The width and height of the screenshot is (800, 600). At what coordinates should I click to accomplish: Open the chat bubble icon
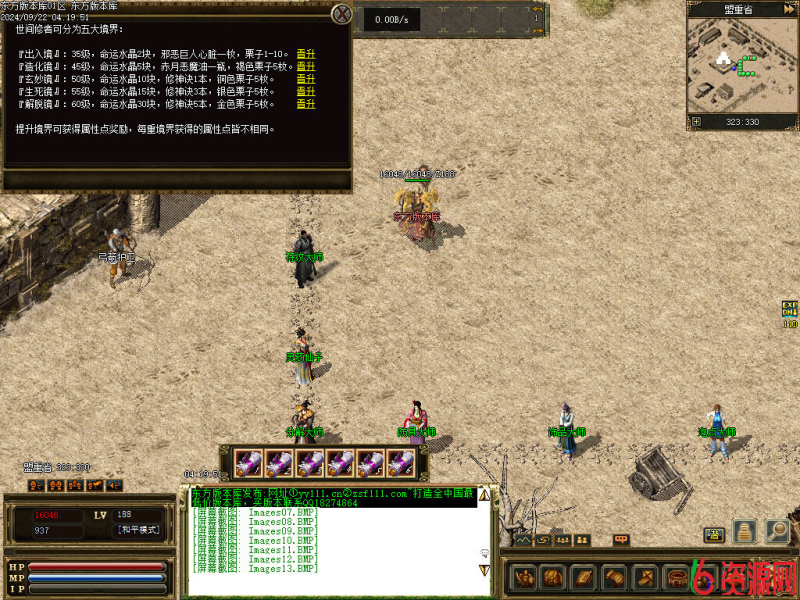622,540
